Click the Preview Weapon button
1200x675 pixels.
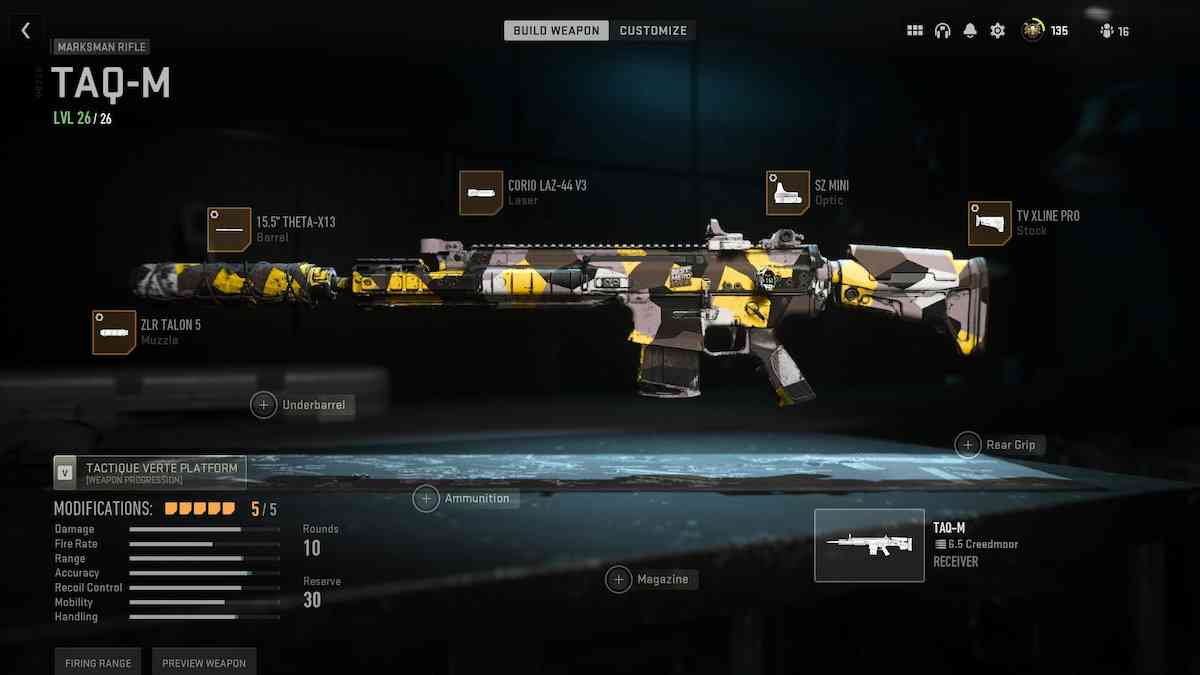204,663
